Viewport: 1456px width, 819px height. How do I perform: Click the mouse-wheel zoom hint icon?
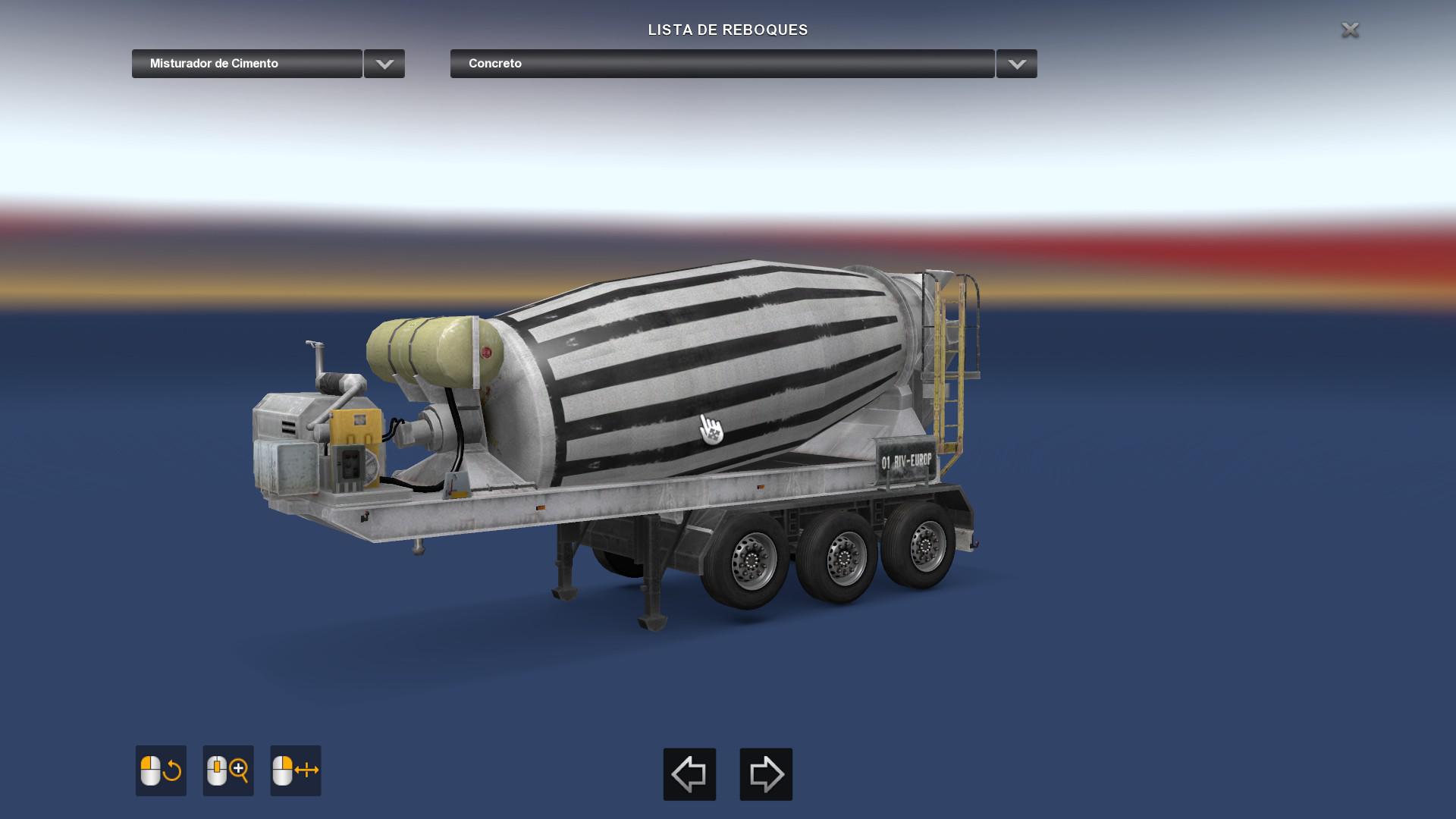tap(227, 770)
